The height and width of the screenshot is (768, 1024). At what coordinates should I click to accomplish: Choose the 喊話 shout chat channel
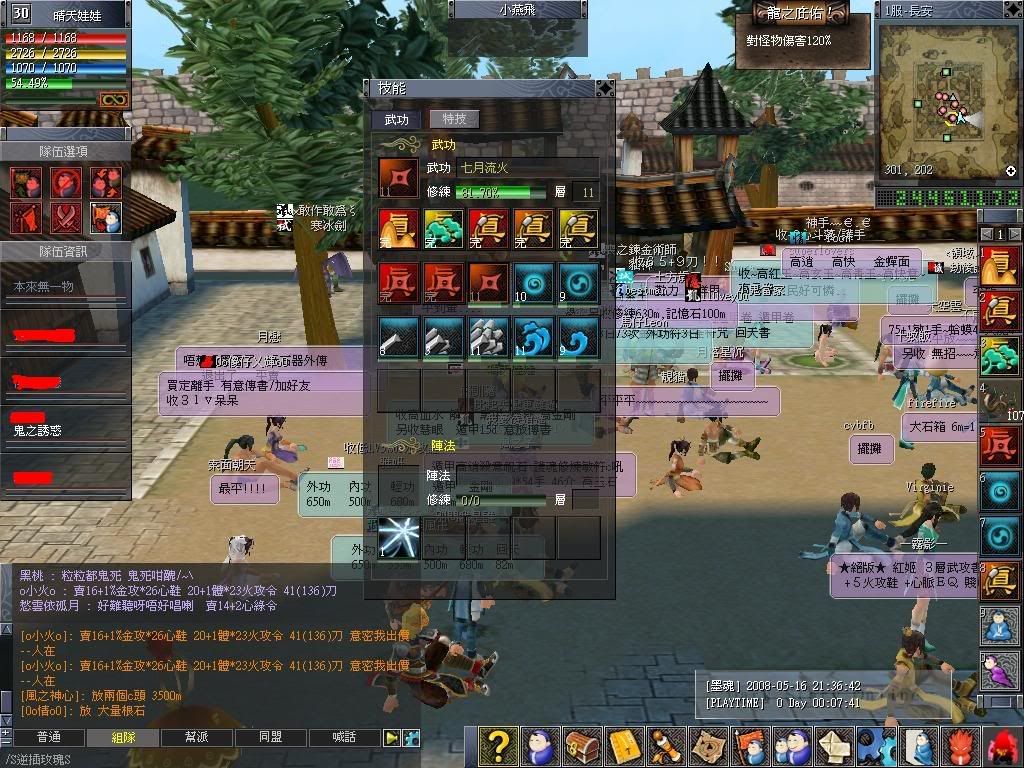[x=344, y=737]
